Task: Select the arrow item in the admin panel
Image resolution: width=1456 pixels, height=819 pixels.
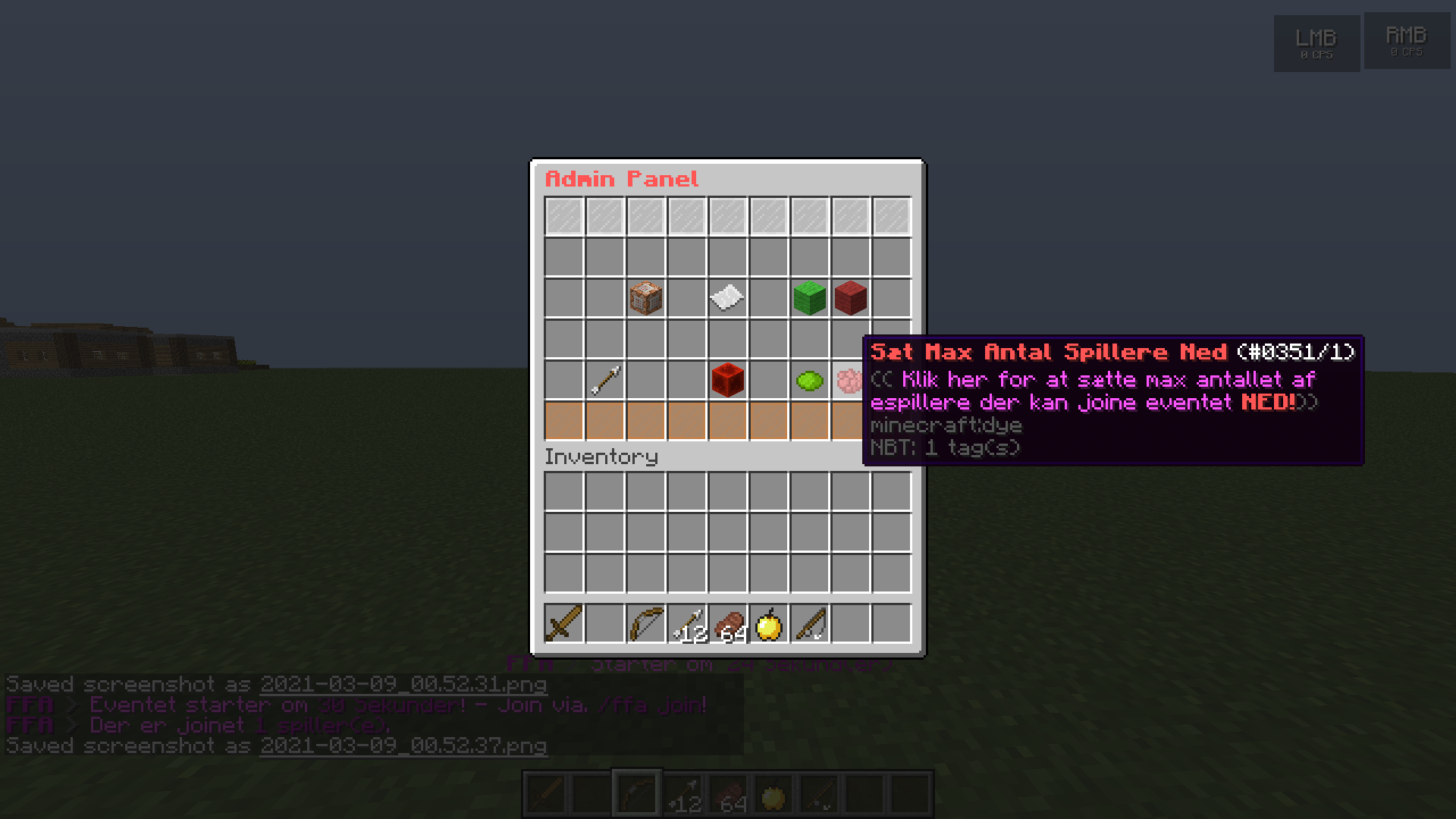Action: pyautogui.click(x=604, y=380)
